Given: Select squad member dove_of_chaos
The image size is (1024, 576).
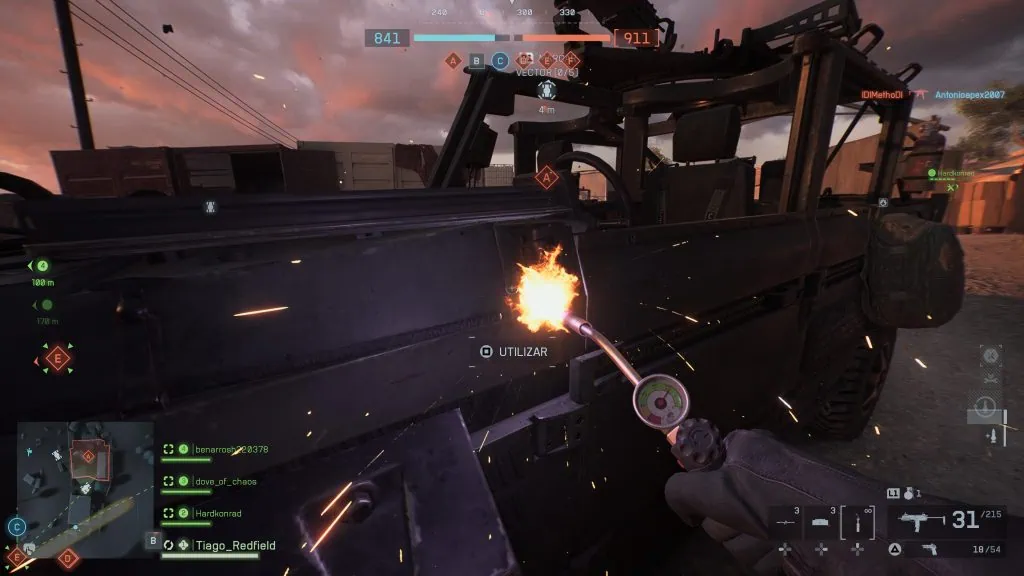Looking at the screenshot, I should coord(225,481).
